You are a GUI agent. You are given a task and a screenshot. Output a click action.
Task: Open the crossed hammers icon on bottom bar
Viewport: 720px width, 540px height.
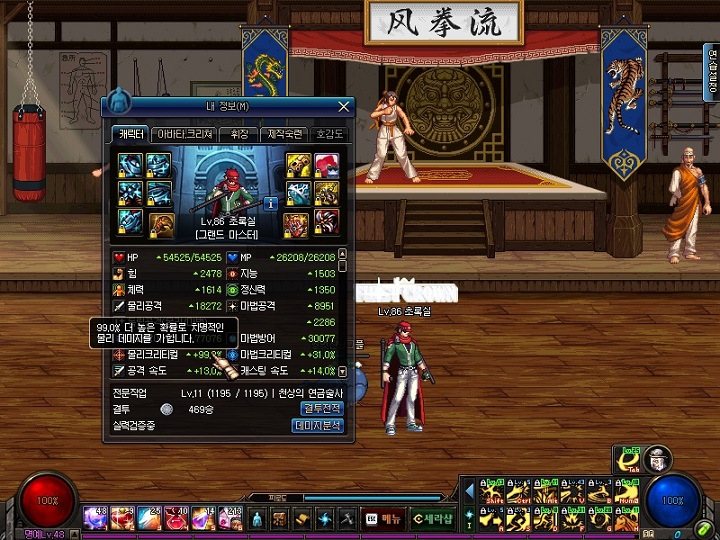pos(347,518)
